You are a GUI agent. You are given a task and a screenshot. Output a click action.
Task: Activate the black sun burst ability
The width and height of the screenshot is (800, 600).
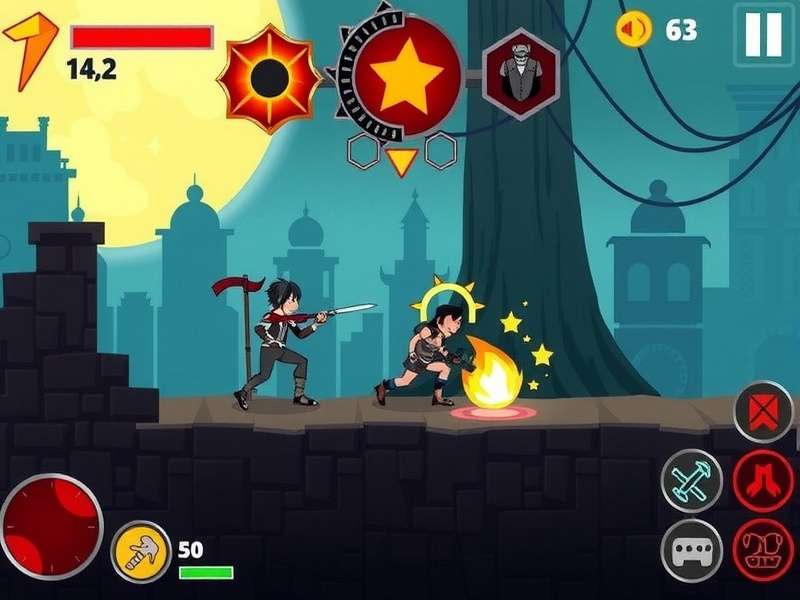267,79
